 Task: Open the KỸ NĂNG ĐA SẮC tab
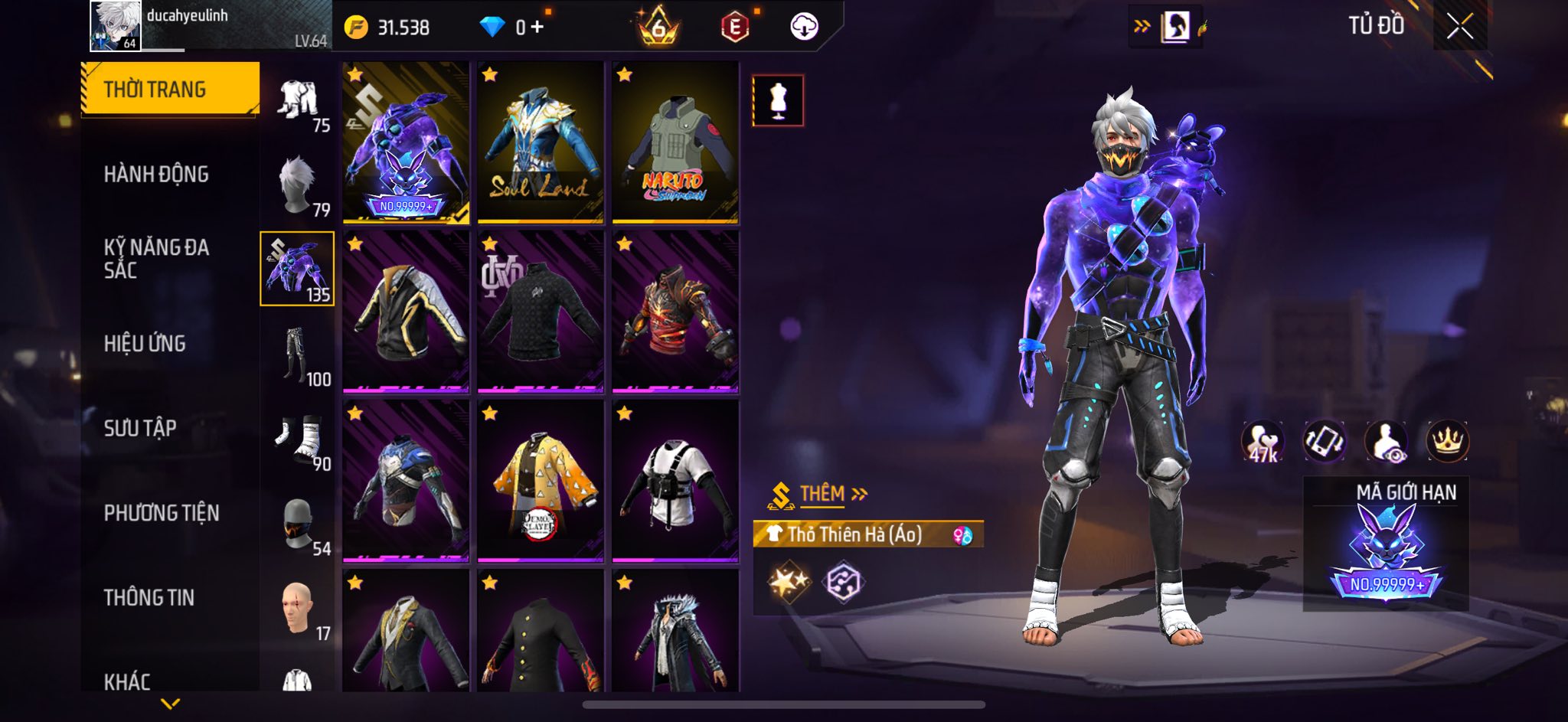[x=156, y=259]
